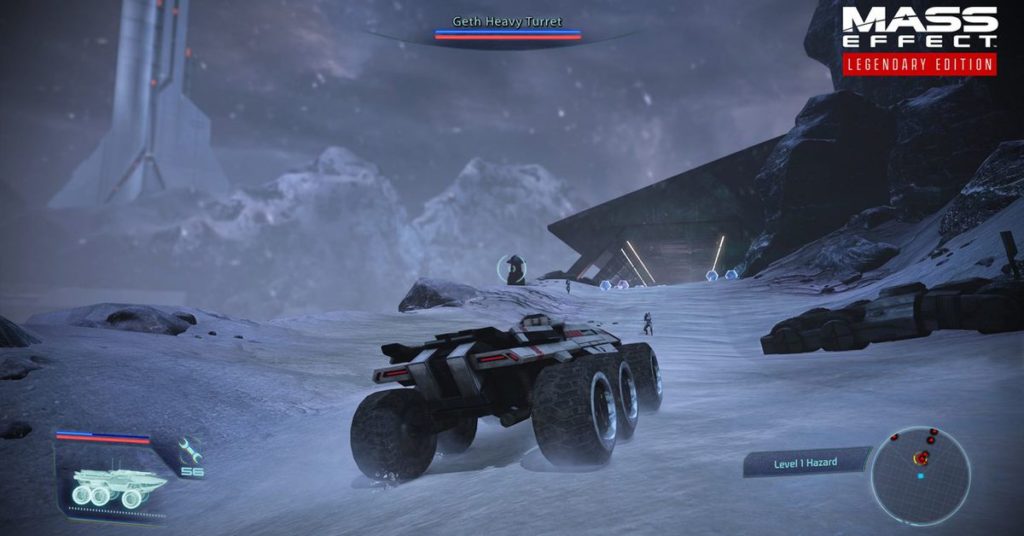Click the wrench repair icon
The width and height of the screenshot is (1024, 536).
pos(189,449)
